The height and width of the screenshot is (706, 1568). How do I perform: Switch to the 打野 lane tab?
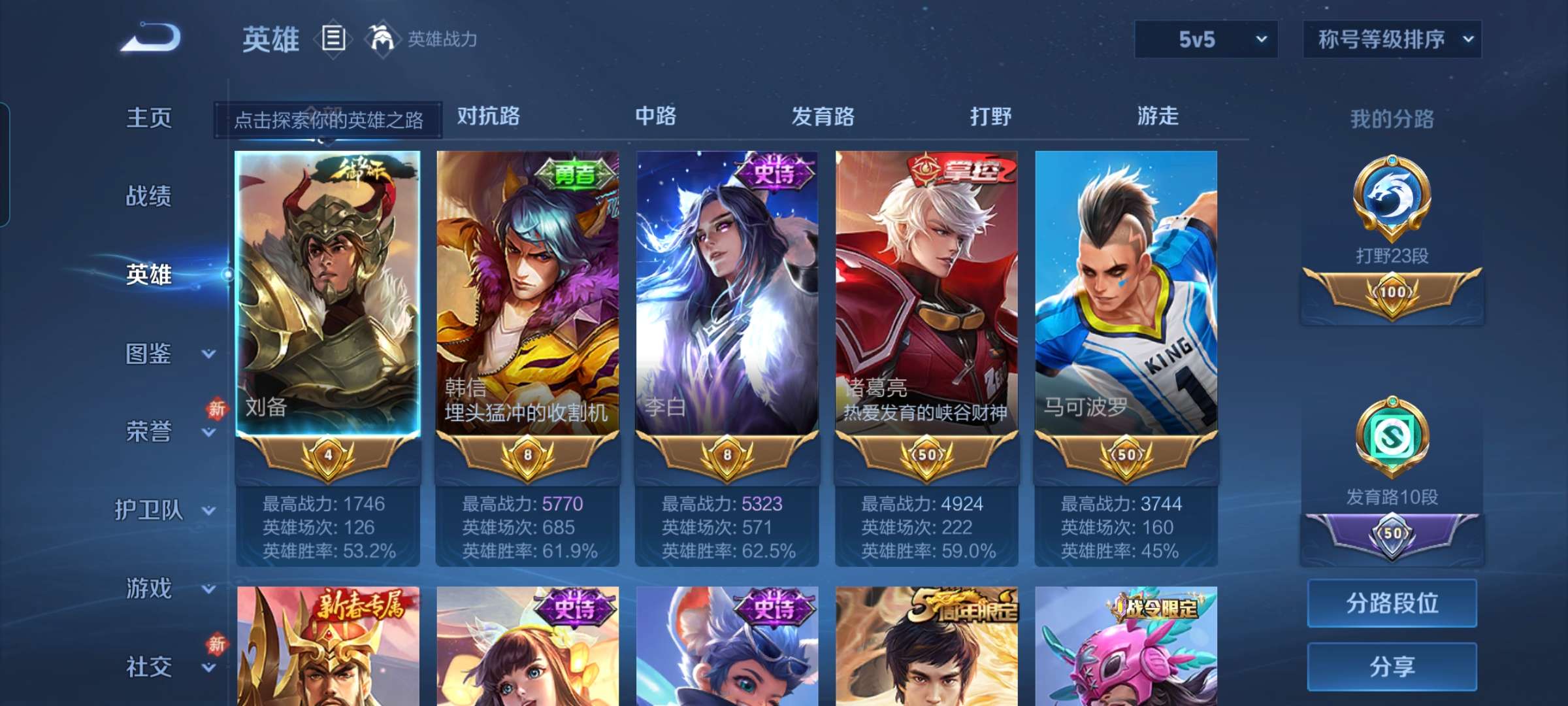coord(991,116)
